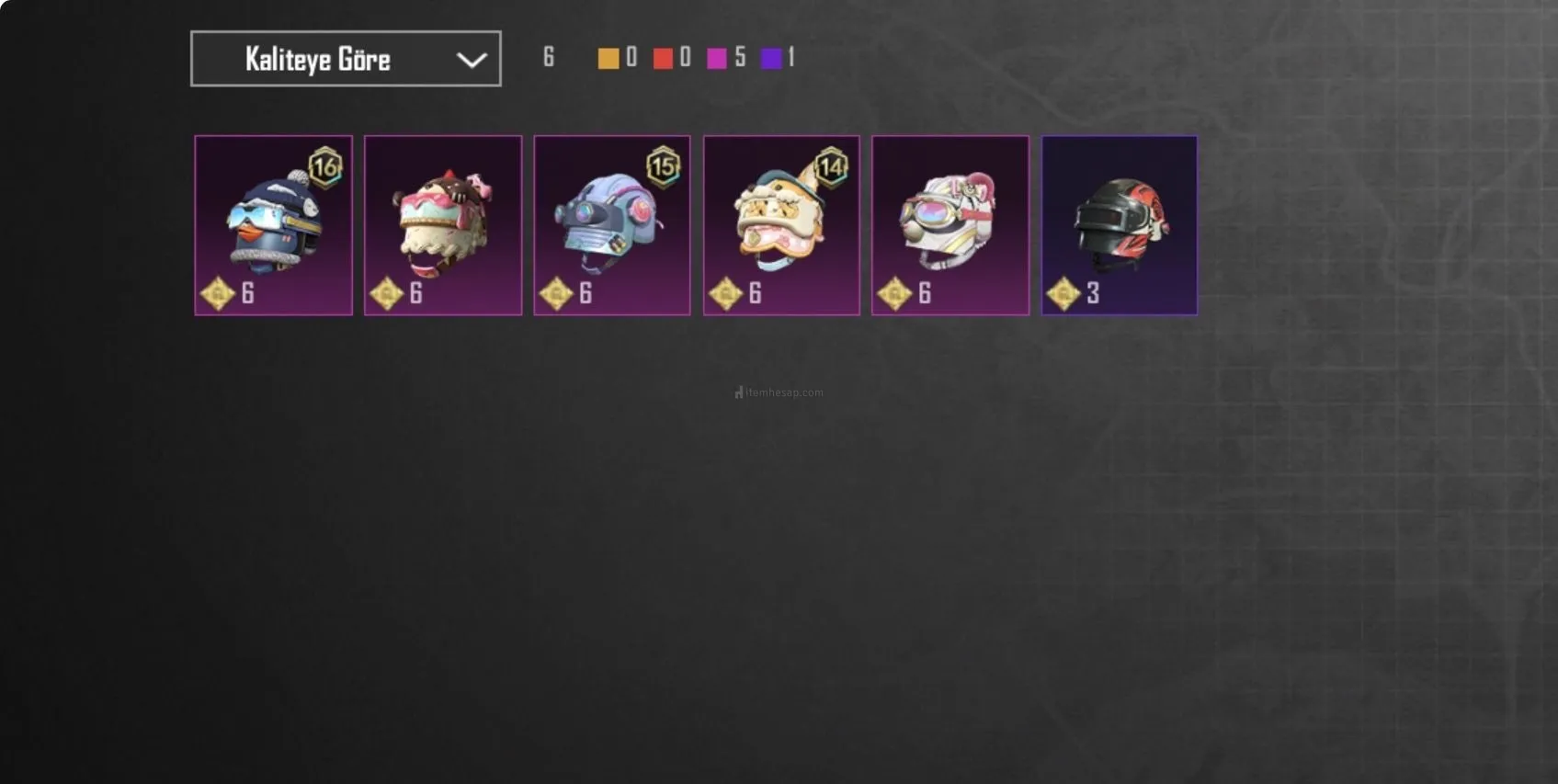The width and height of the screenshot is (1558, 784).
Task: Open the Kaliteye Göre sort dropdown
Action: 346,59
